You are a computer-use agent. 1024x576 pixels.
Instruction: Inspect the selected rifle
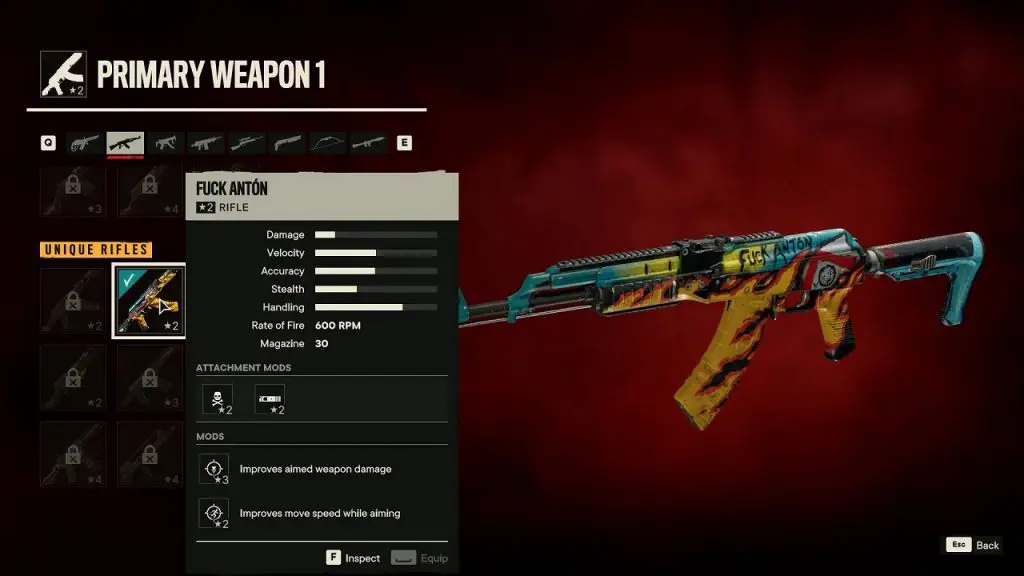click(353, 558)
